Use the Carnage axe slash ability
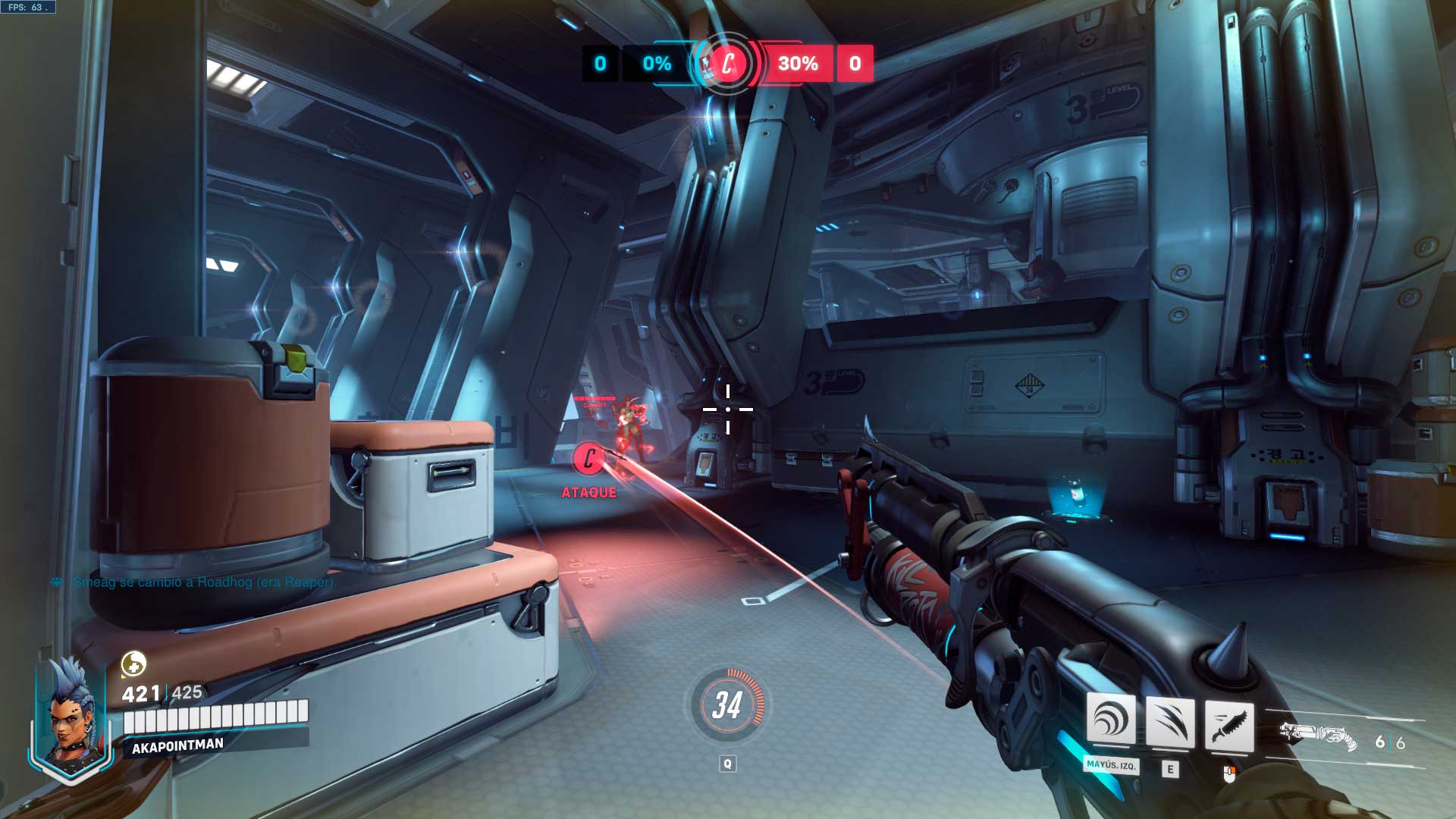This screenshot has width=1456, height=819. click(x=1169, y=722)
